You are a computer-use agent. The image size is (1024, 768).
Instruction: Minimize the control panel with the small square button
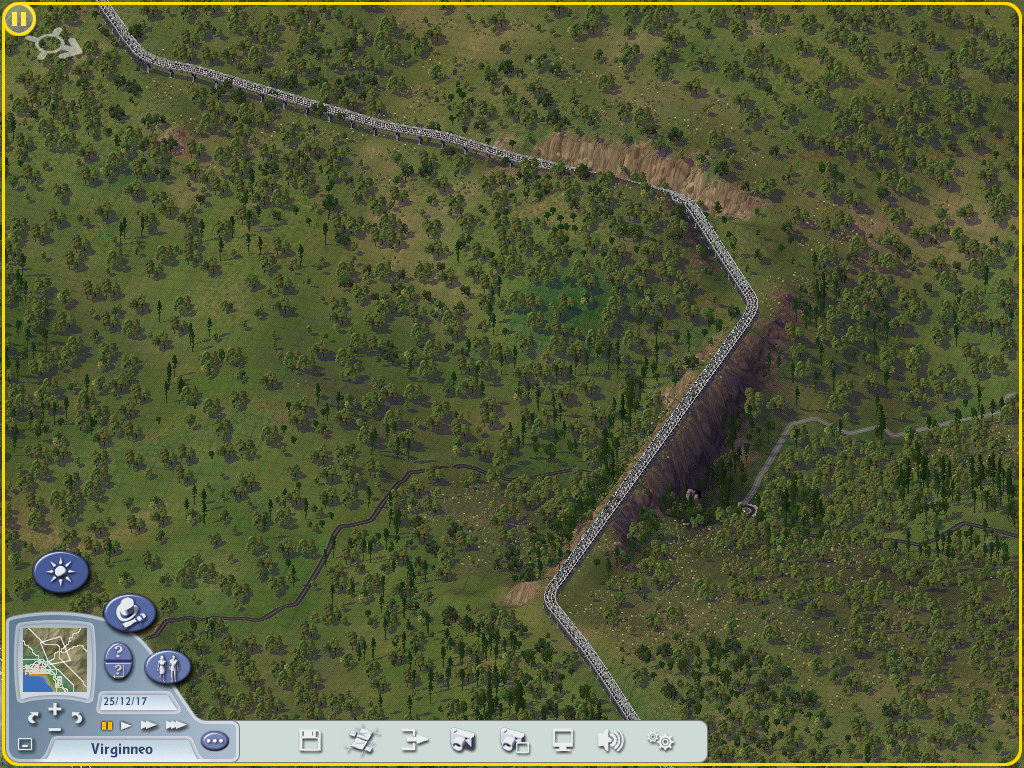coord(25,745)
